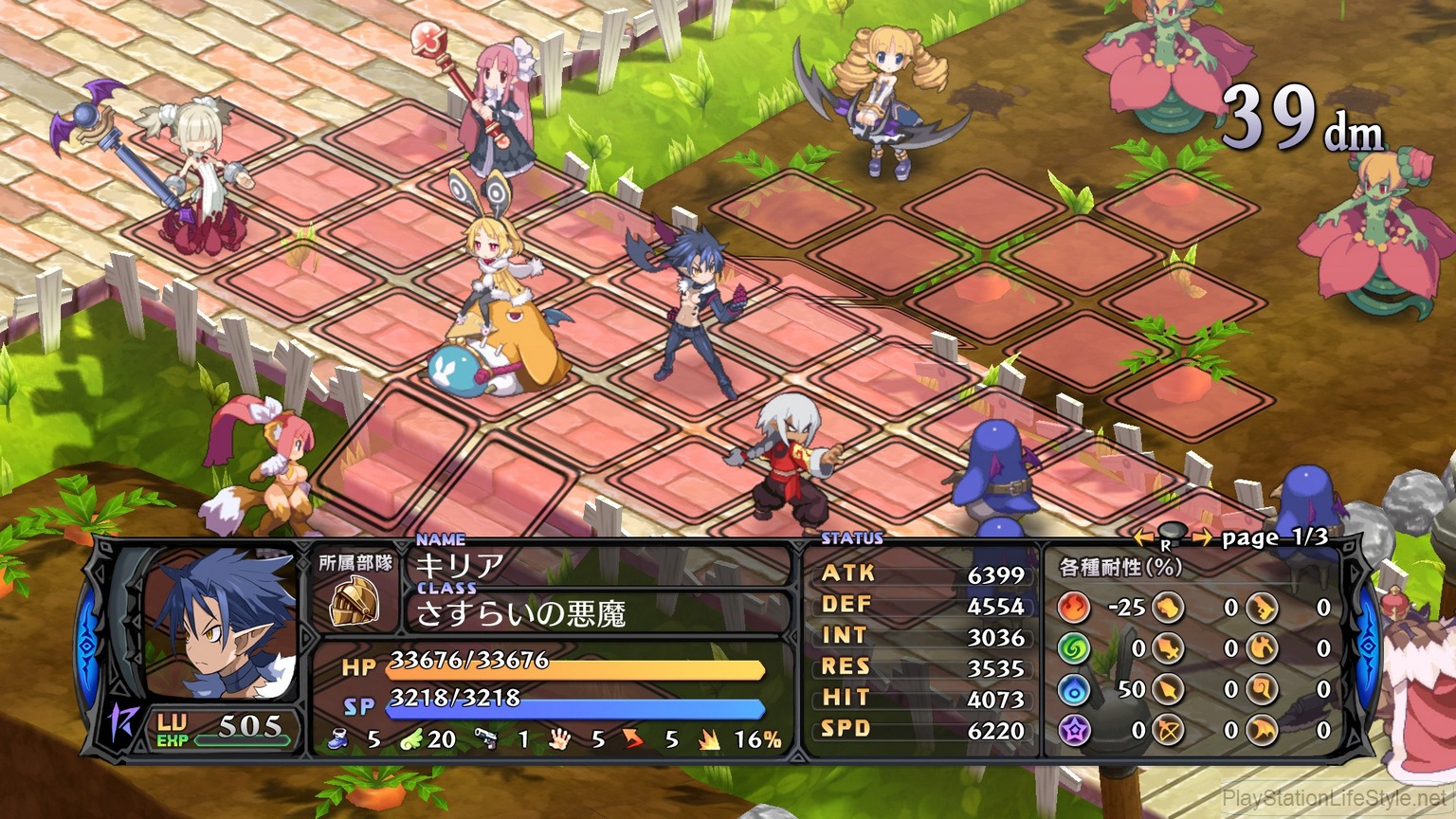Select the spear mastery icon
The height and width of the screenshot is (819, 1456).
click(1168, 689)
